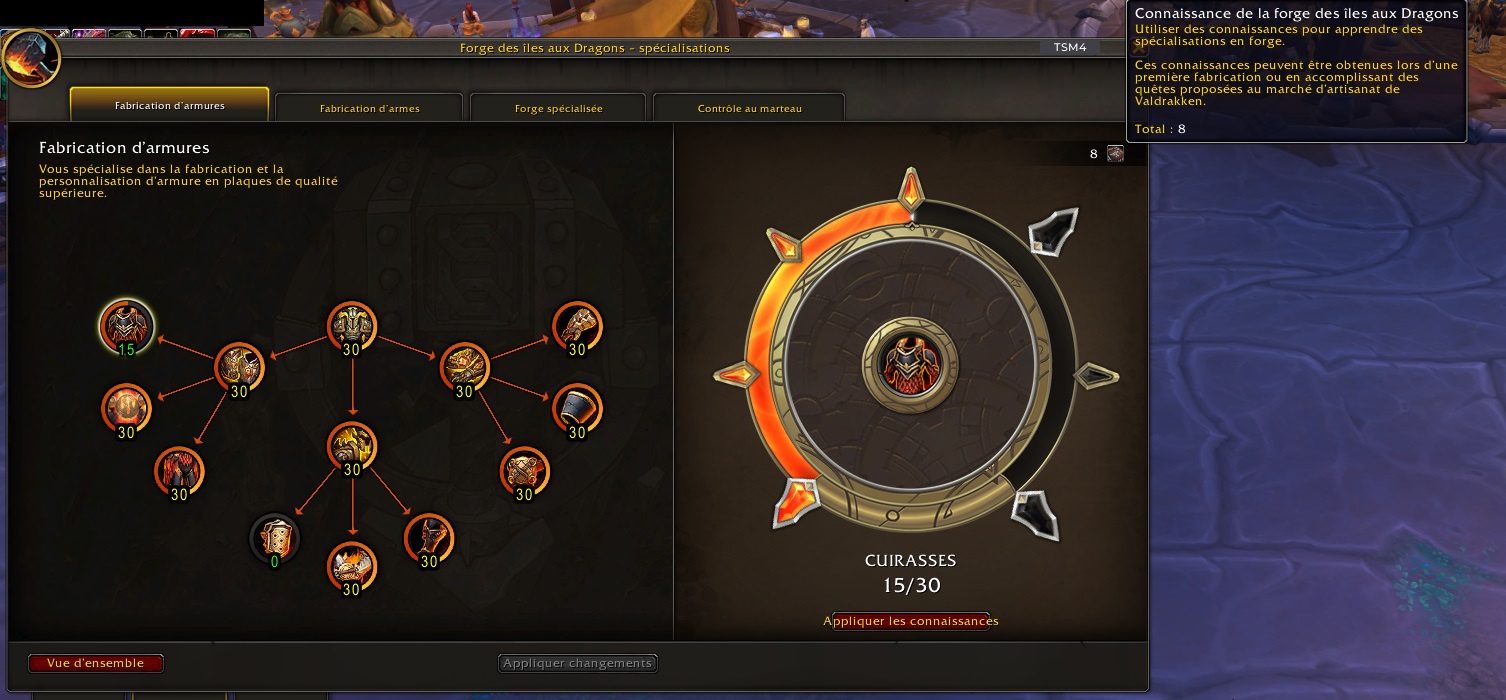Select the Contrôle au marteau tab
Viewport: 1506px width, 700px height.
[x=749, y=108]
